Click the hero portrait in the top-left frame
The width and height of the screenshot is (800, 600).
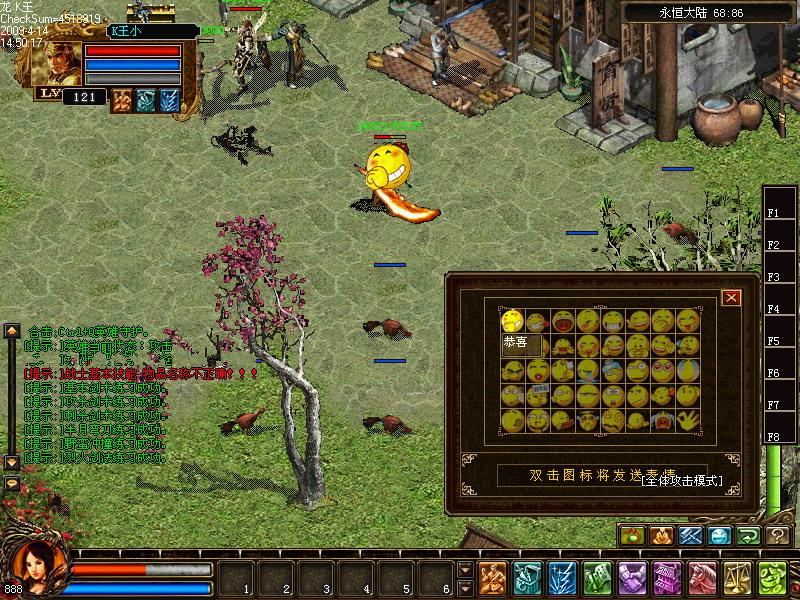(x=58, y=63)
